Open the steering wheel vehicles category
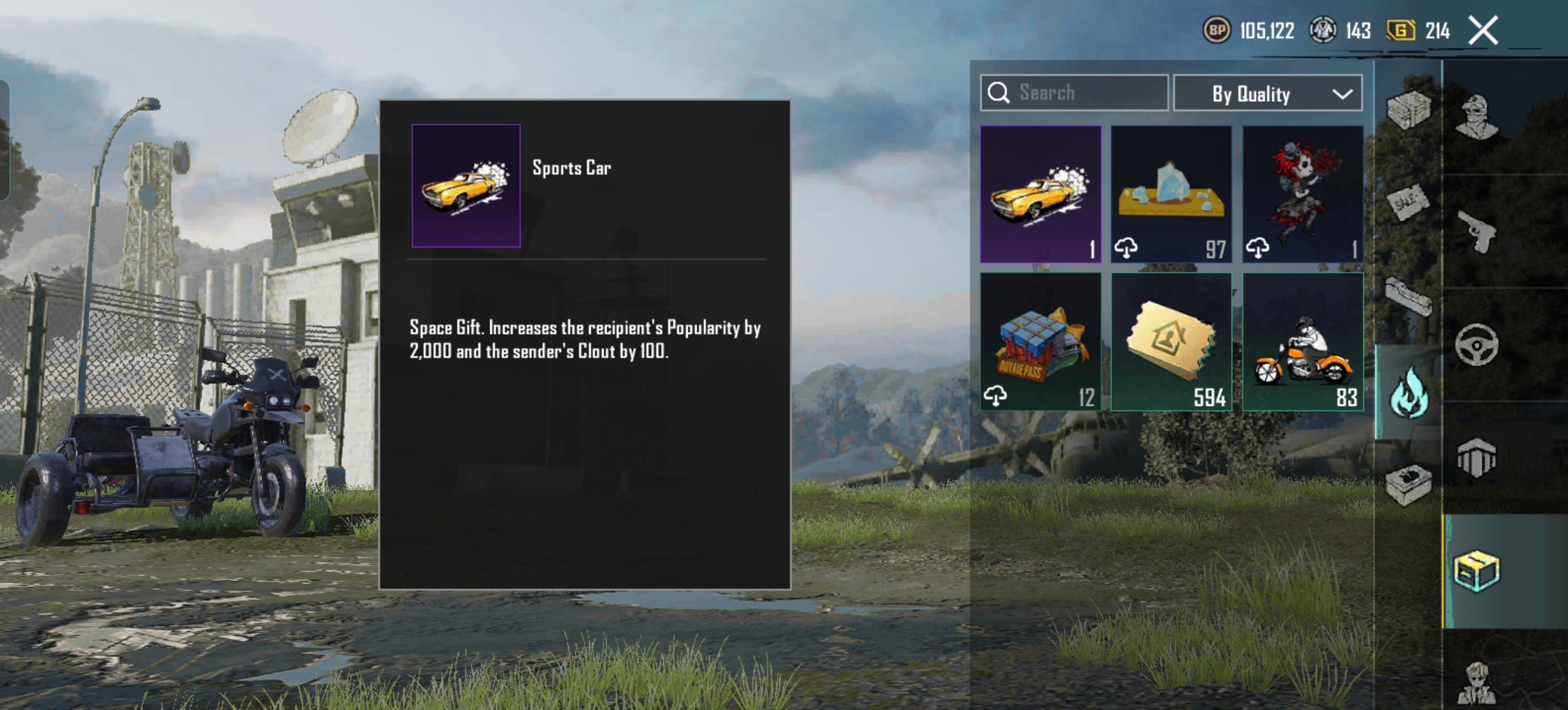 (1477, 345)
